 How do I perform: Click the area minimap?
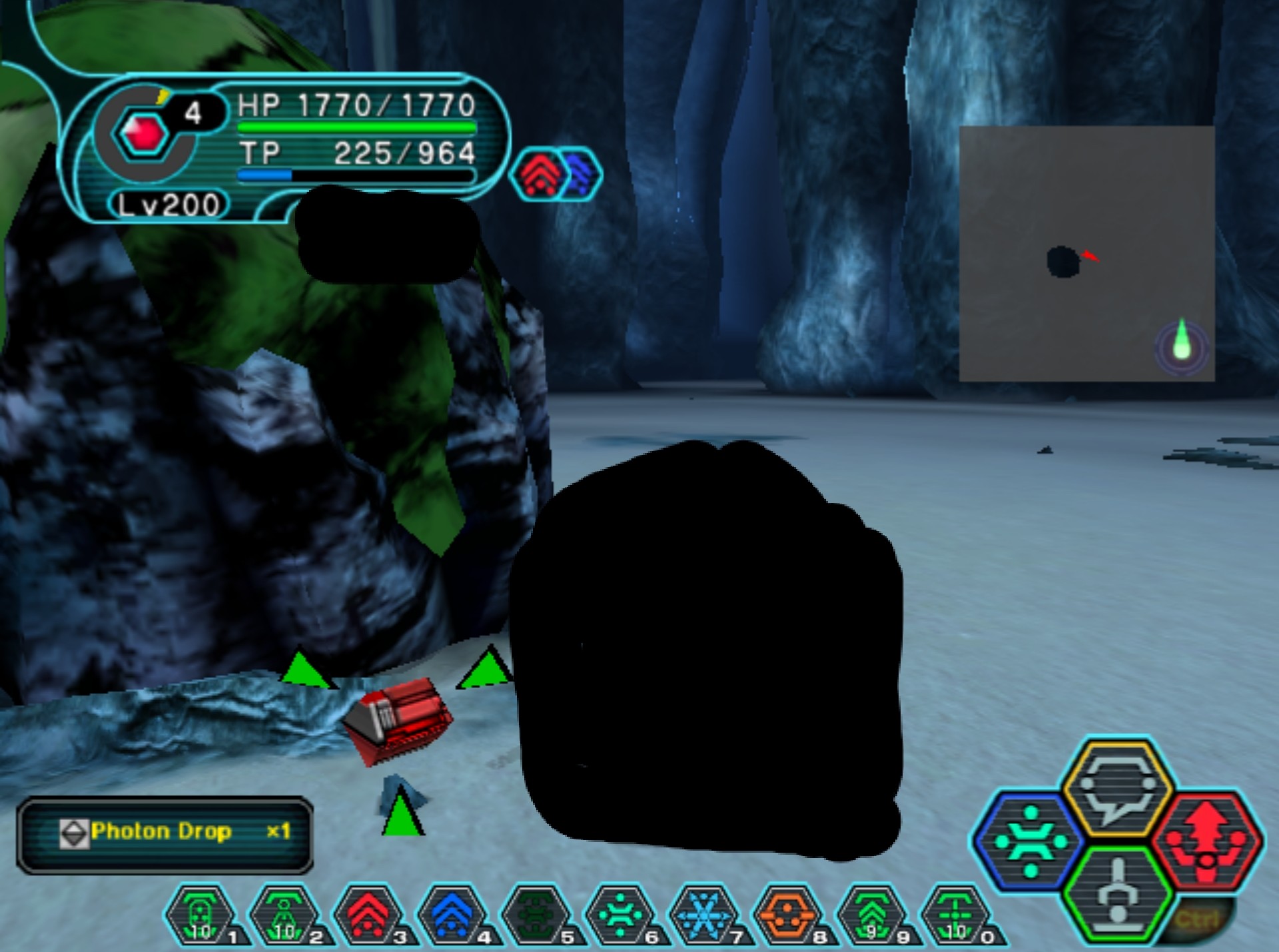pyautogui.click(x=1086, y=253)
